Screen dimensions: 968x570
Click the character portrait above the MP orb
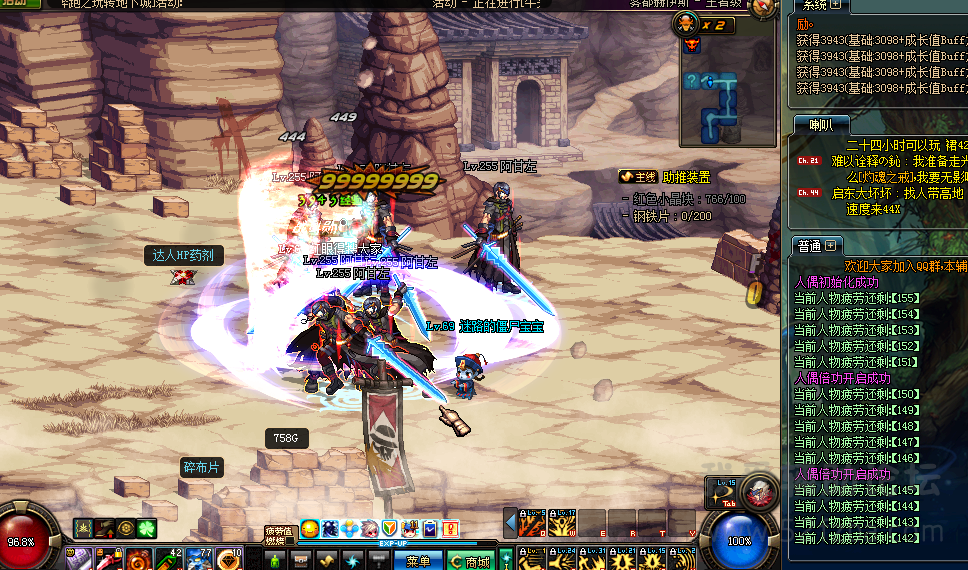(x=759, y=491)
